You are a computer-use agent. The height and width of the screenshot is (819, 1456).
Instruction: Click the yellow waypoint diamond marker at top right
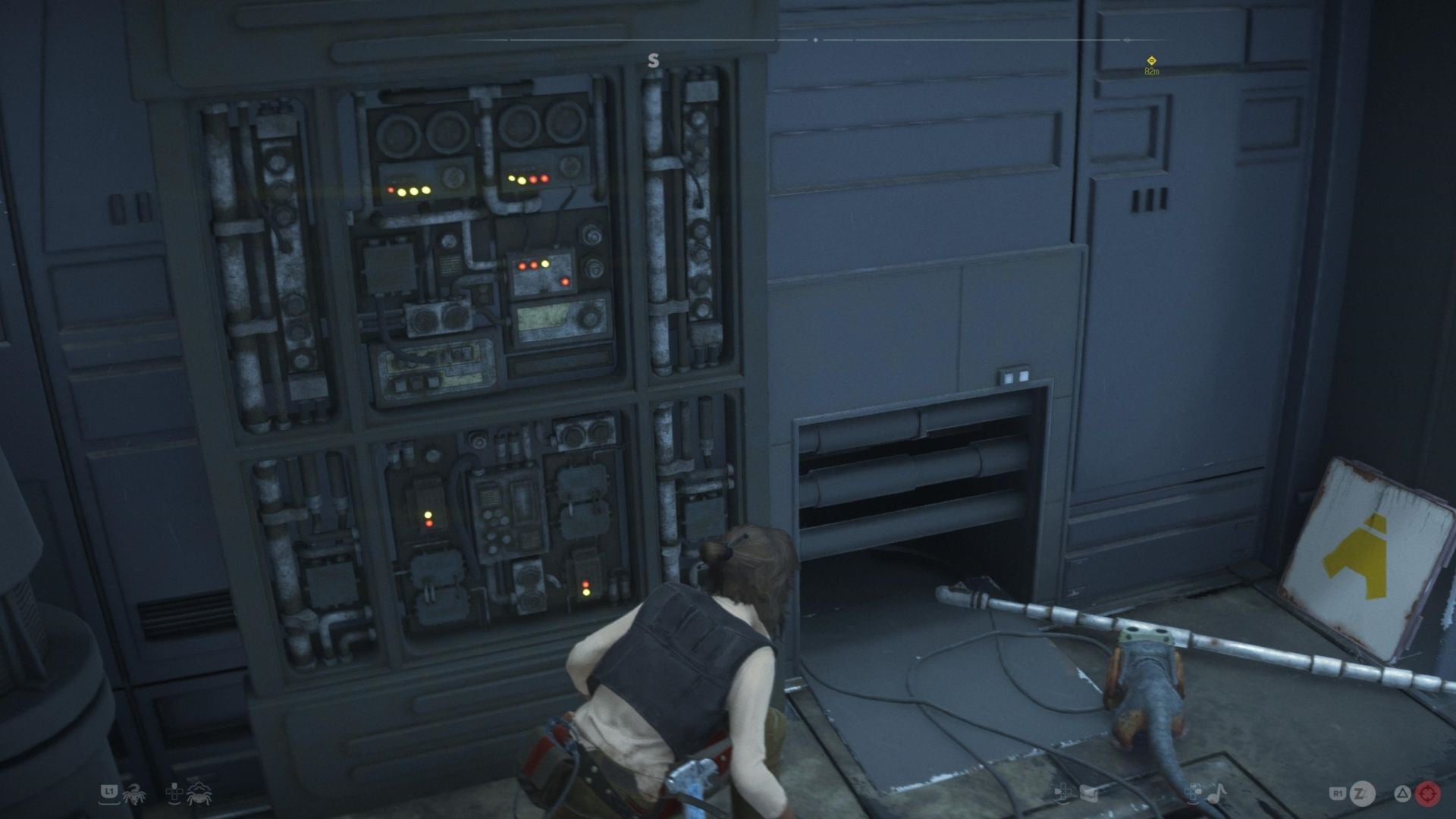(1150, 59)
